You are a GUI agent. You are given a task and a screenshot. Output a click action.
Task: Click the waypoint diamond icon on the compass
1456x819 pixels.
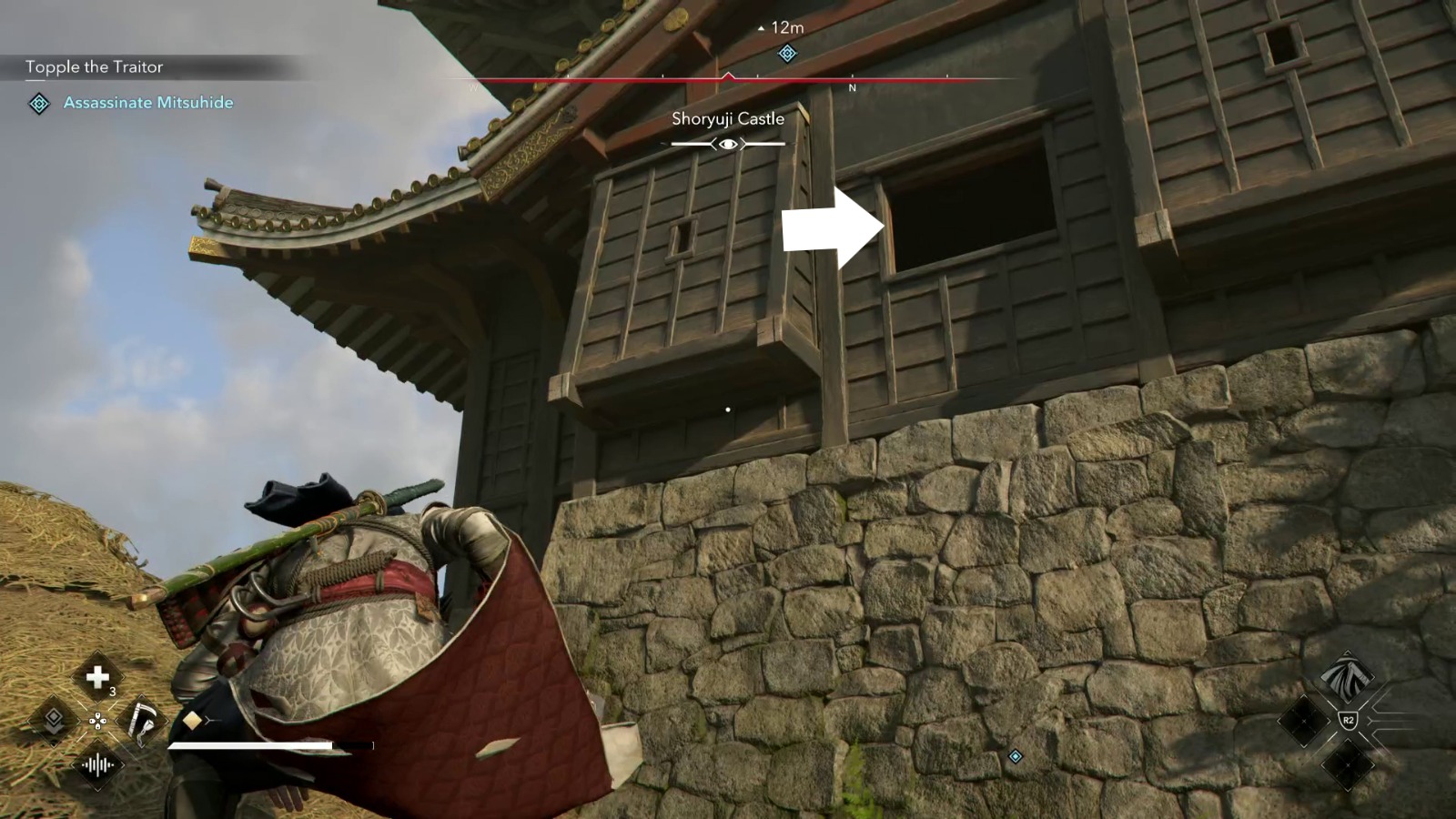786,55
